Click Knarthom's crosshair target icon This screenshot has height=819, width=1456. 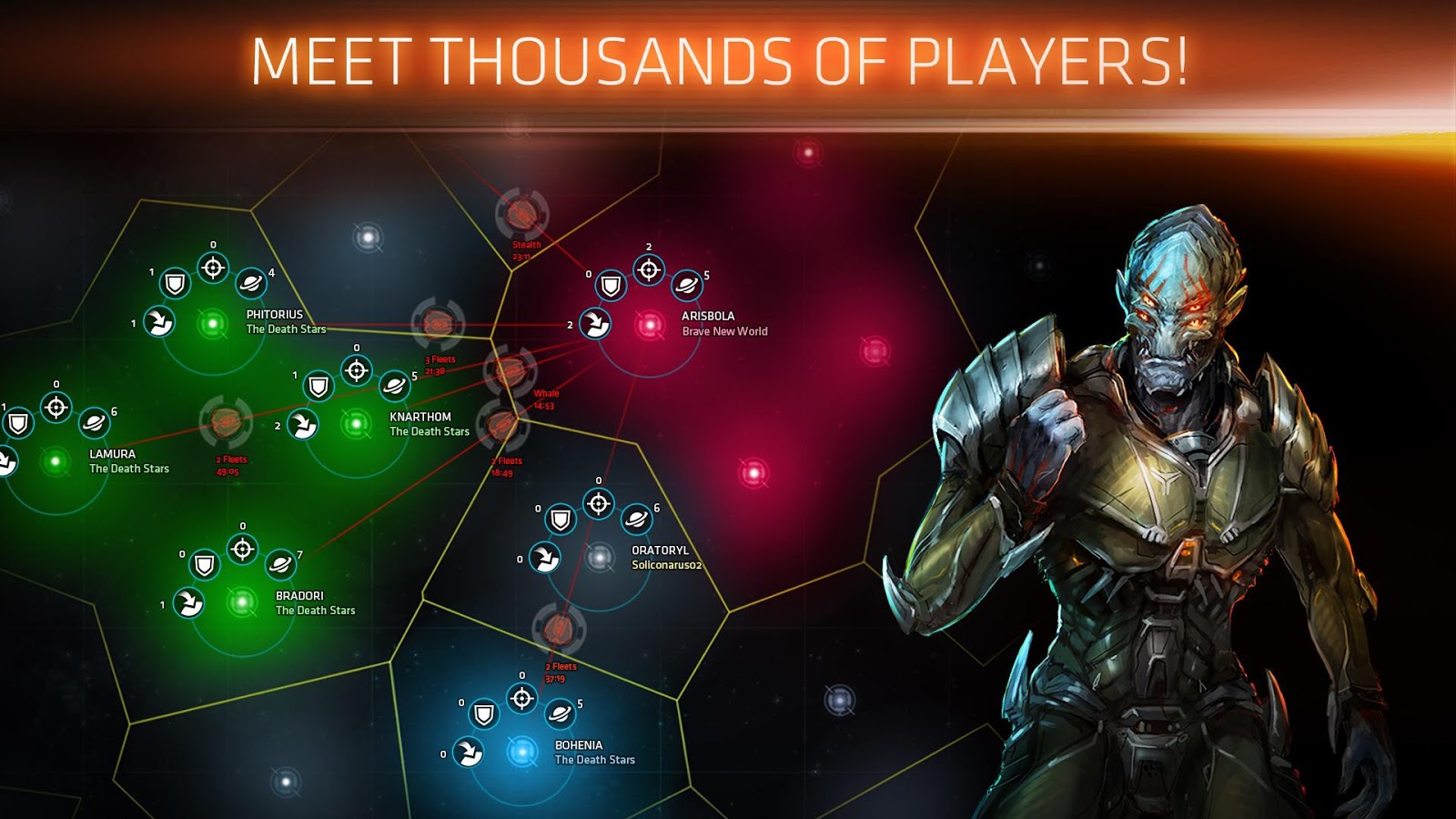pyautogui.click(x=357, y=370)
